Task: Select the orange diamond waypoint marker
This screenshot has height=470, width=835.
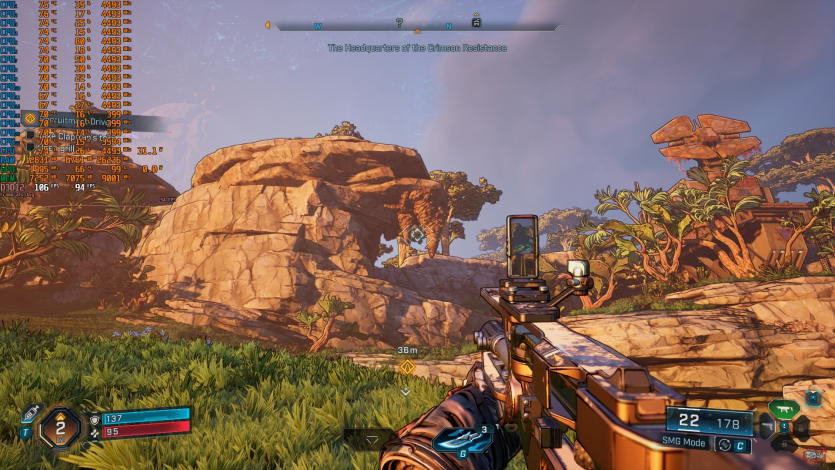Action: pyautogui.click(x=407, y=367)
